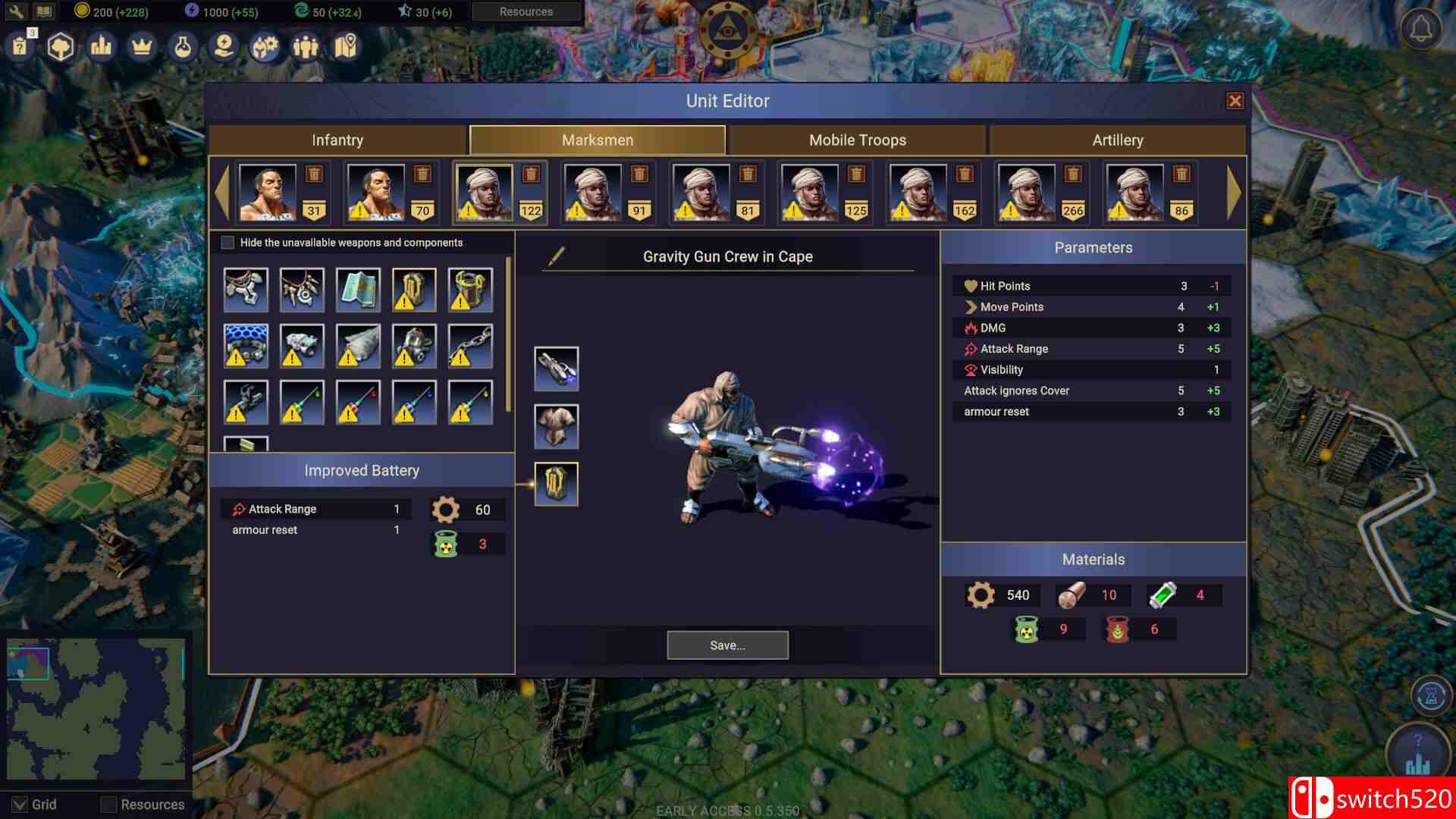Show previous unit designs with left arrow
This screenshot has width=1456, height=819.
click(x=221, y=193)
